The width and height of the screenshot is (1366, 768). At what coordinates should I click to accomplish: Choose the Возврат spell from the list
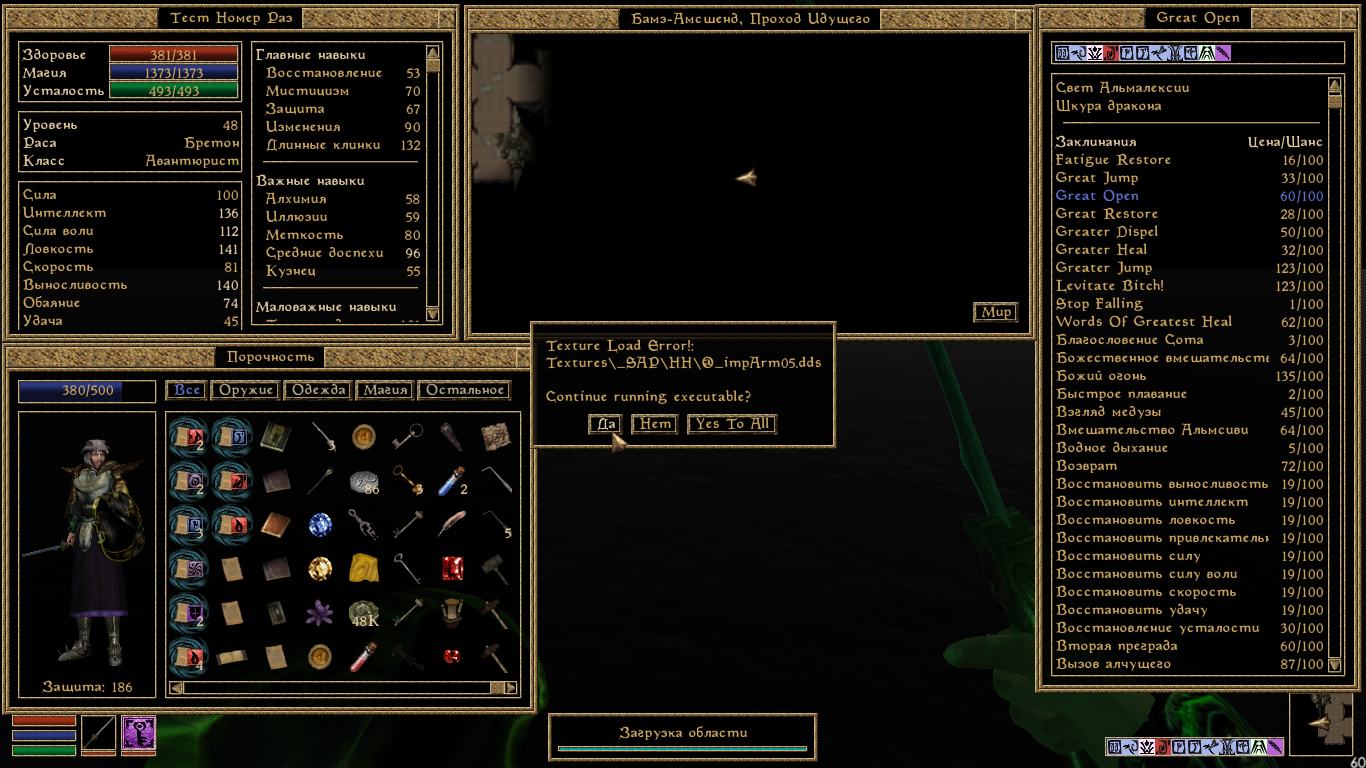(1087, 466)
